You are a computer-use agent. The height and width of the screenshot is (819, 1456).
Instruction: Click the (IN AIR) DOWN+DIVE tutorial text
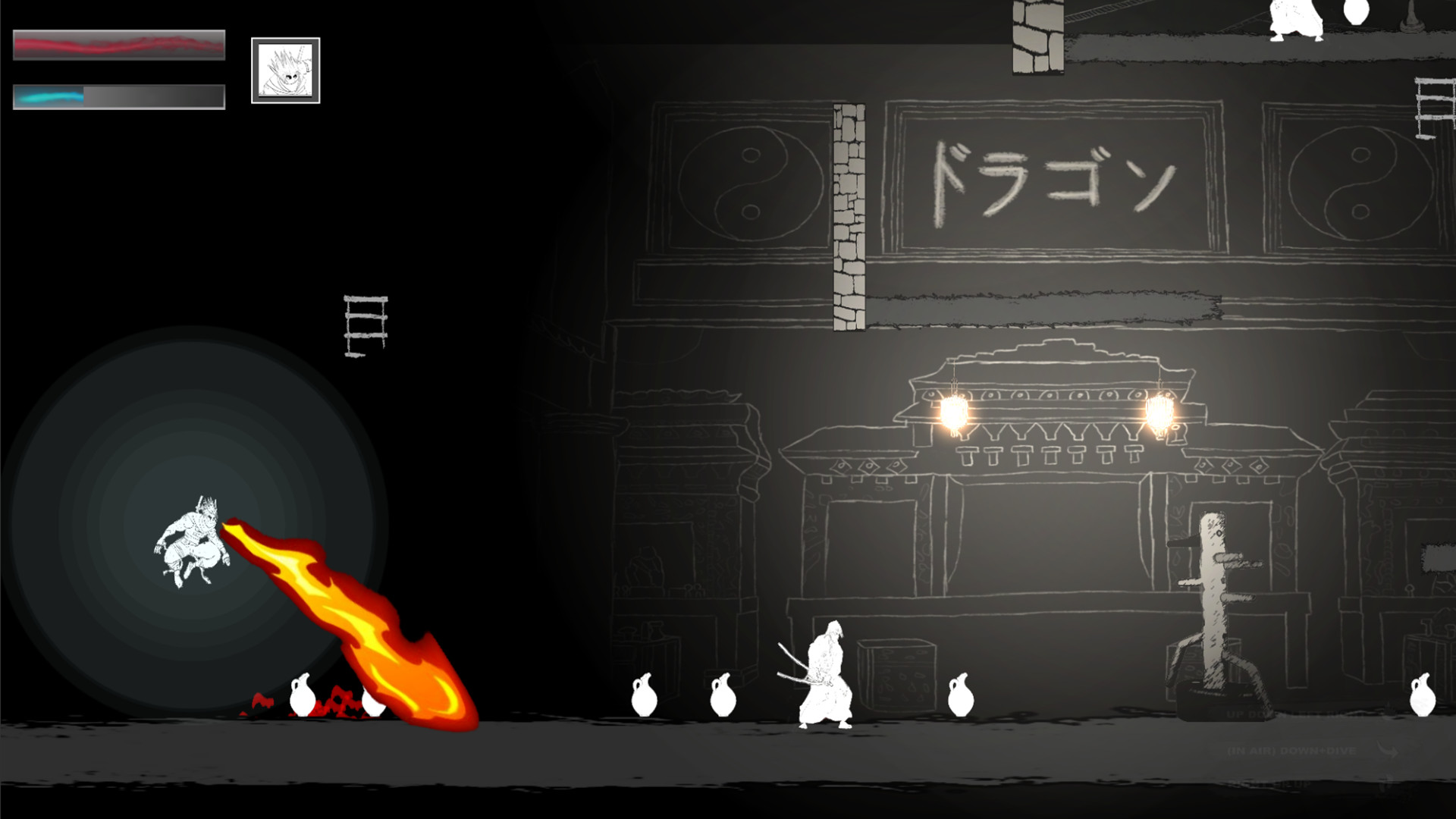click(1293, 751)
